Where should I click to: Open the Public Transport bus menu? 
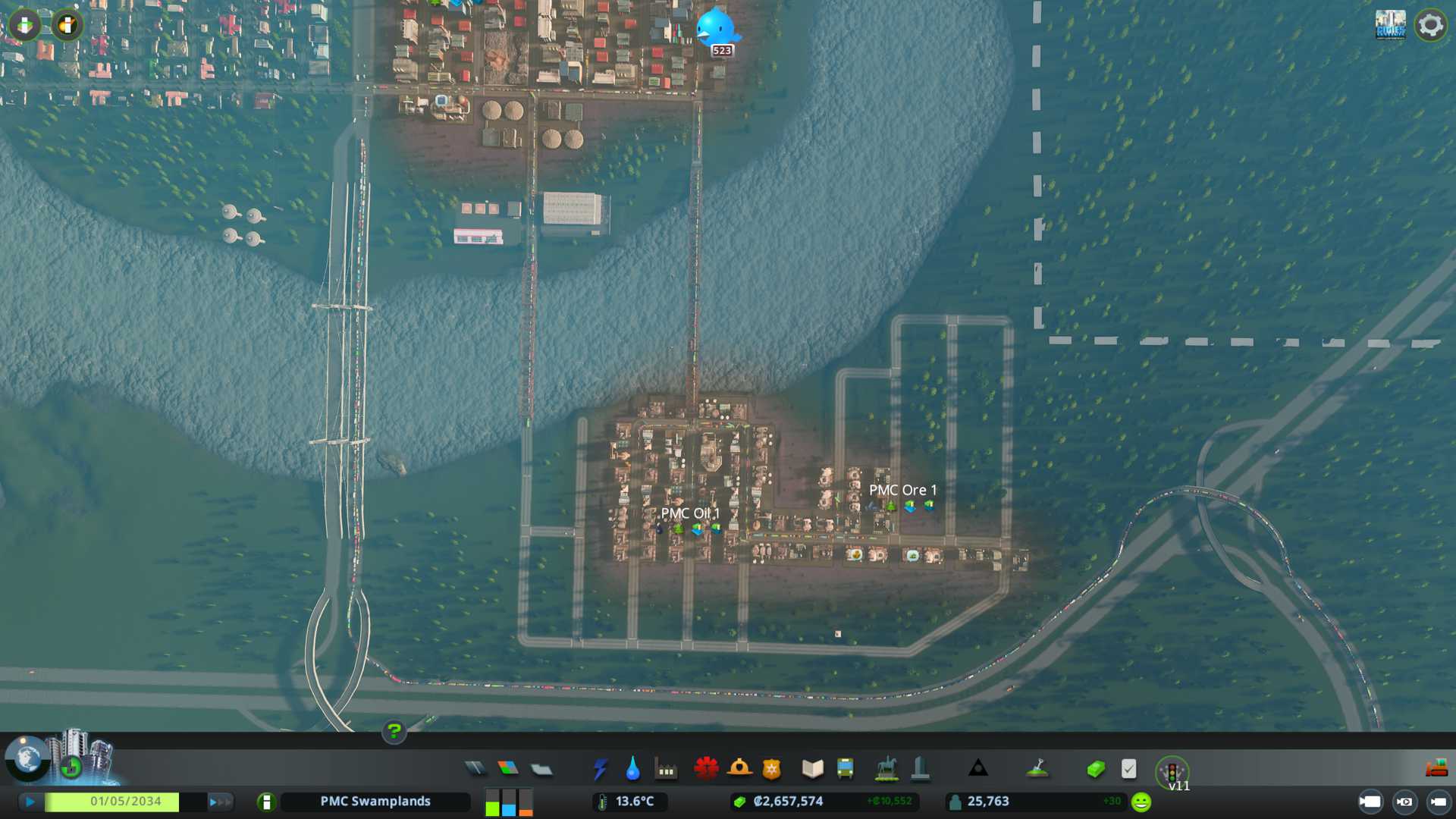click(x=846, y=769)
